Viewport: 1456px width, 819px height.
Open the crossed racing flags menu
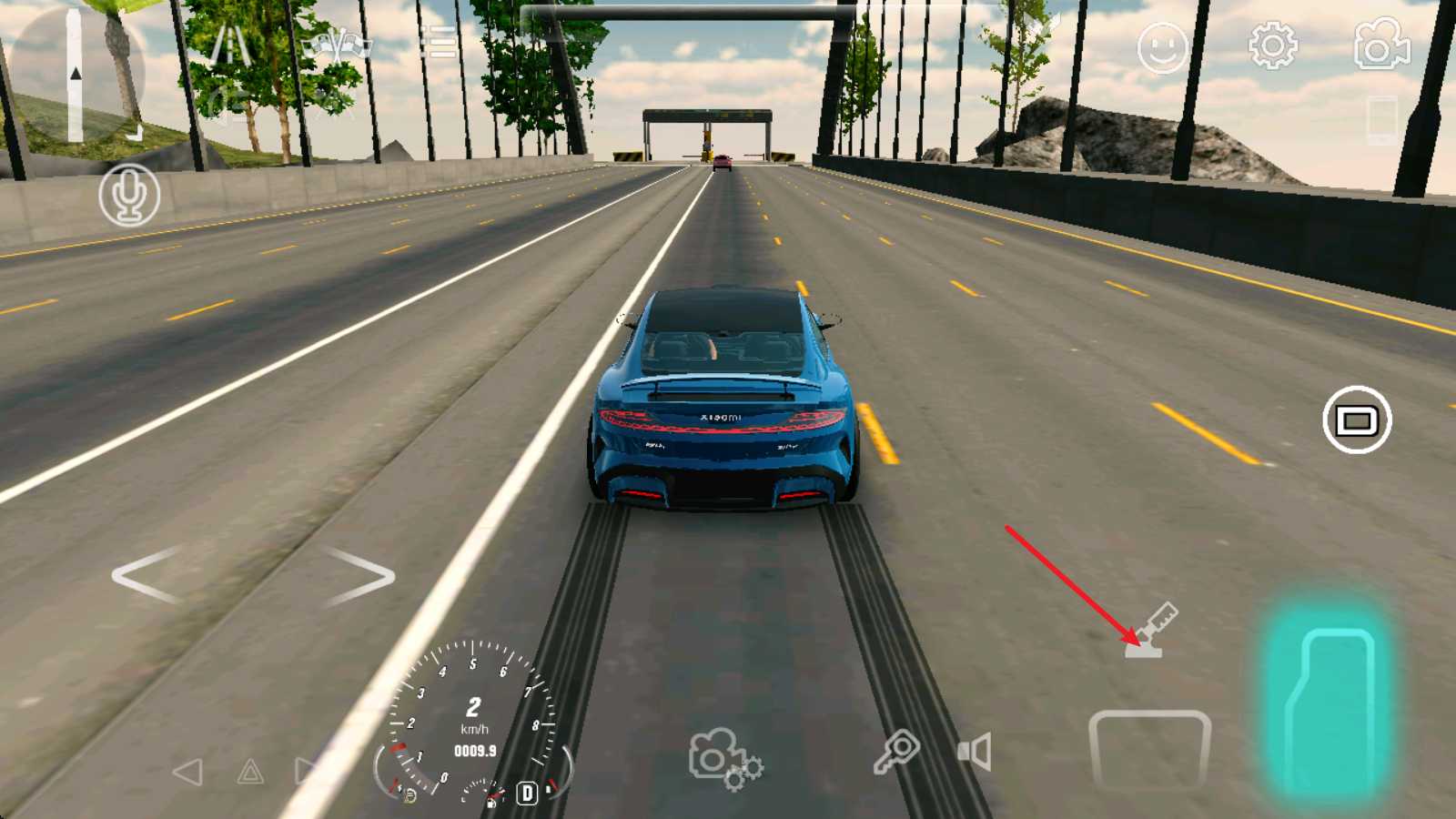(338, 45)
